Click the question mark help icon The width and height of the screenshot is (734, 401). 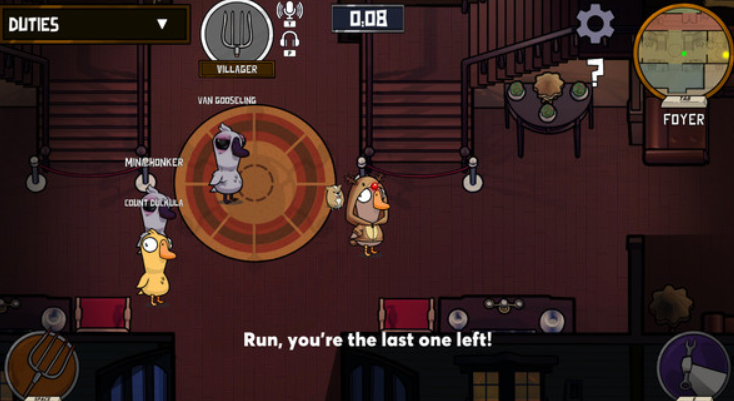point(595,73)
